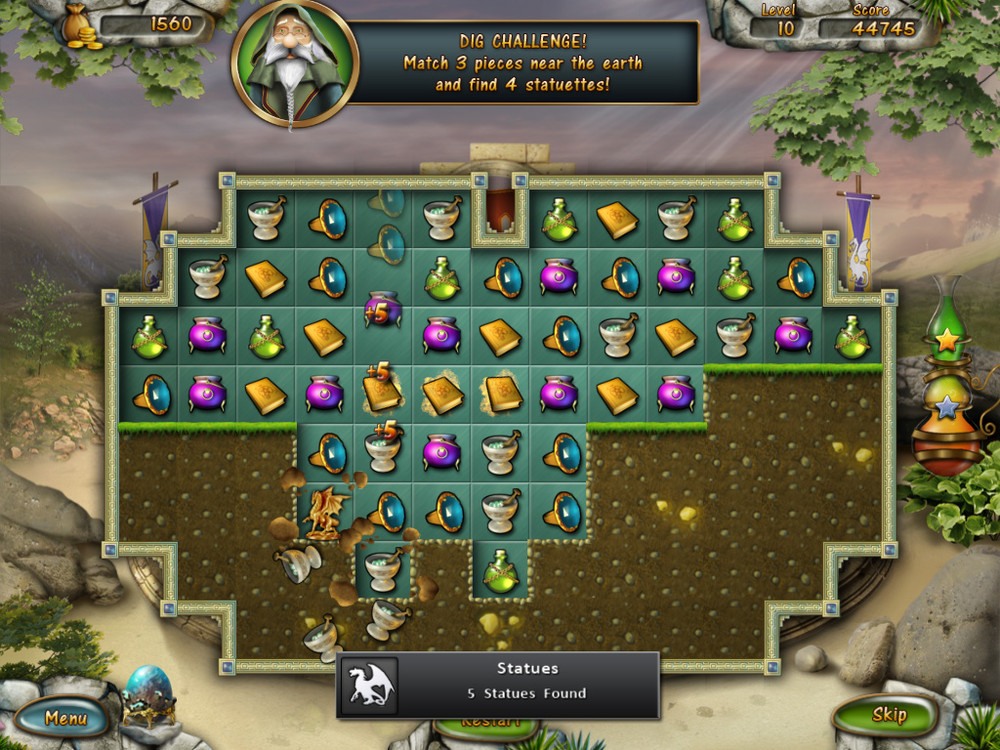This screenshot has height=750, width=1000.
Task: Select the yellow book in the top row
Action: click(x=618, y=220)
